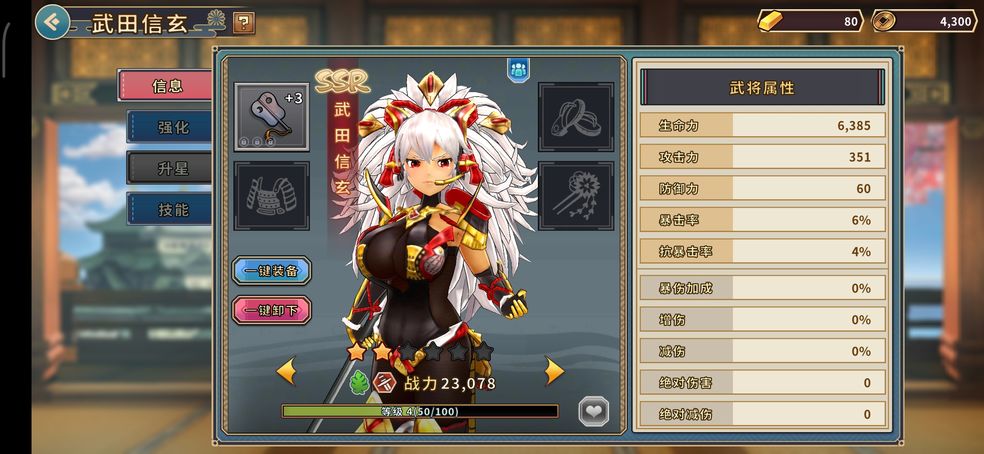Tap the copper coin currency counter
Image resolution: width=984 pixels, height=454 pixels.
coord(924,21)
